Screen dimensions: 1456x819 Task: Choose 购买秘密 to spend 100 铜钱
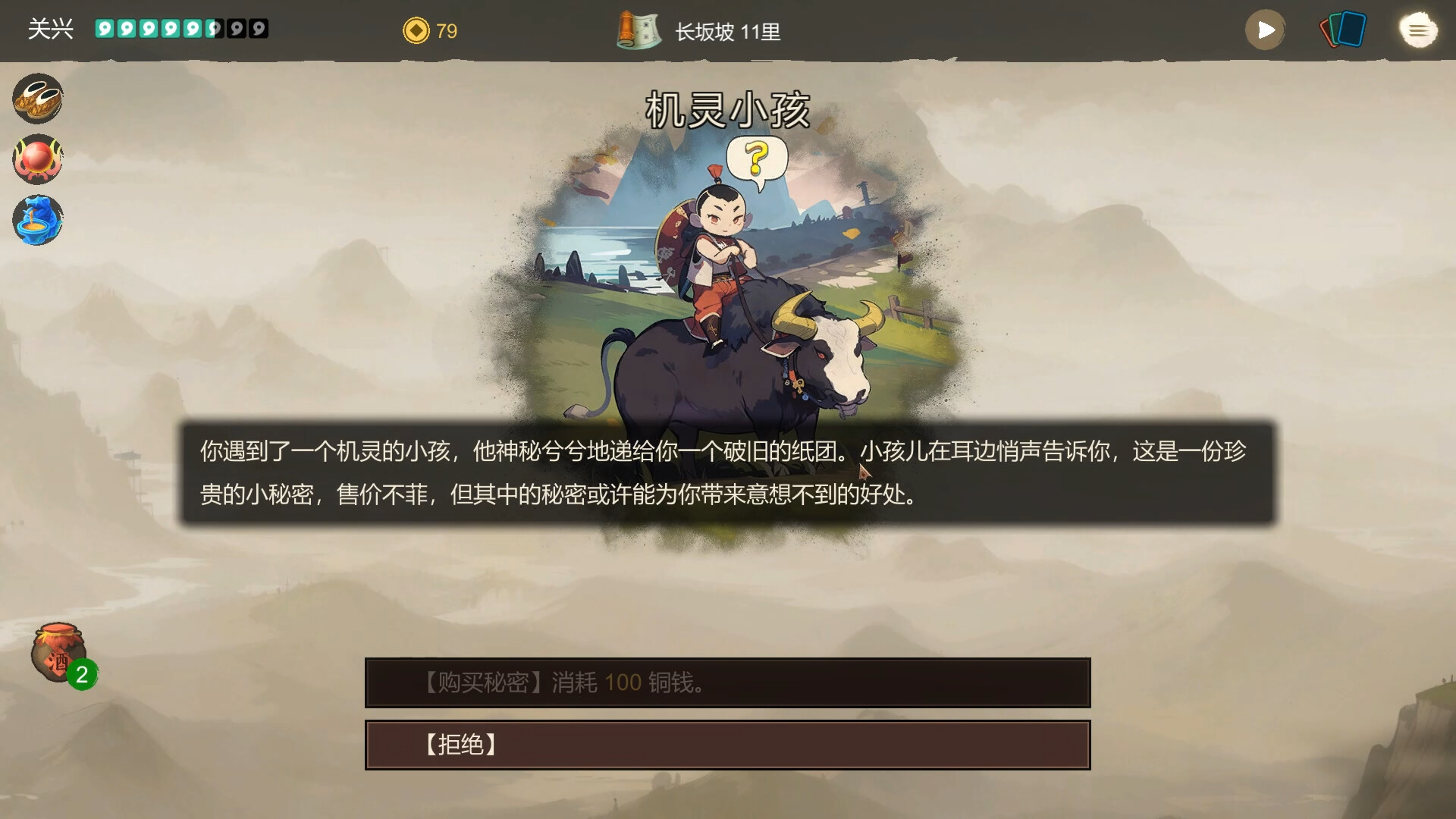(x=726, y=682)
